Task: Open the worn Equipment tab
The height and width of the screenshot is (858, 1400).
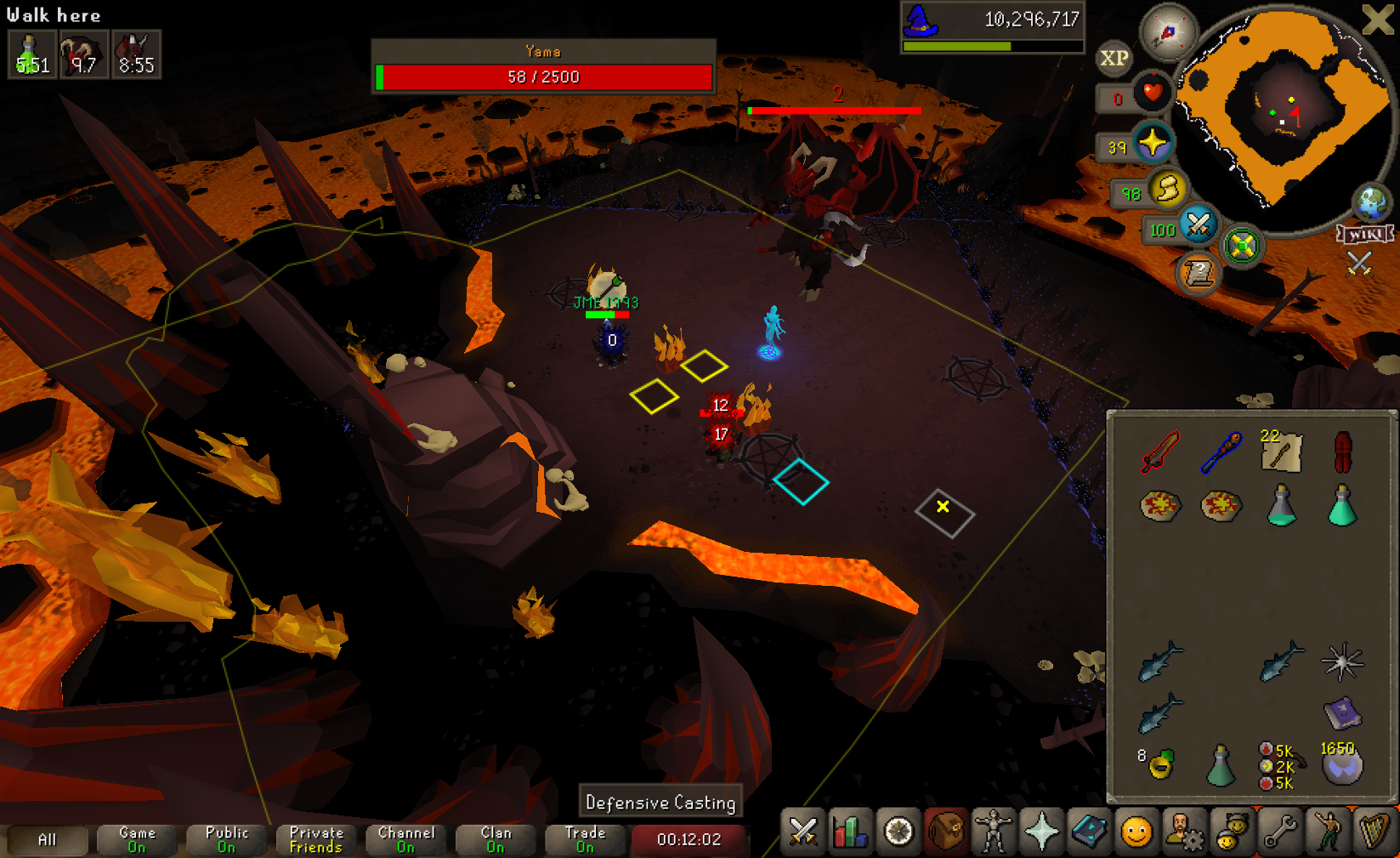Action: point(993,832)
